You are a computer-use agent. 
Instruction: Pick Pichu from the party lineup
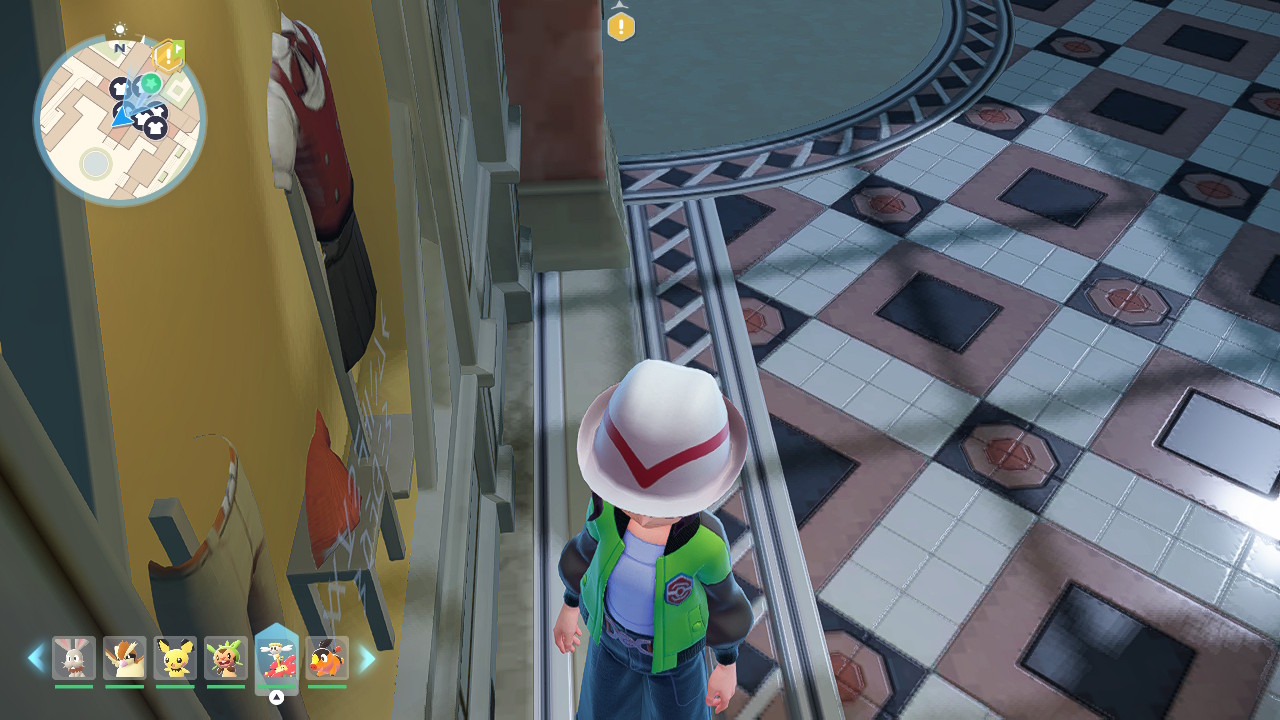[x=175, y=658]
